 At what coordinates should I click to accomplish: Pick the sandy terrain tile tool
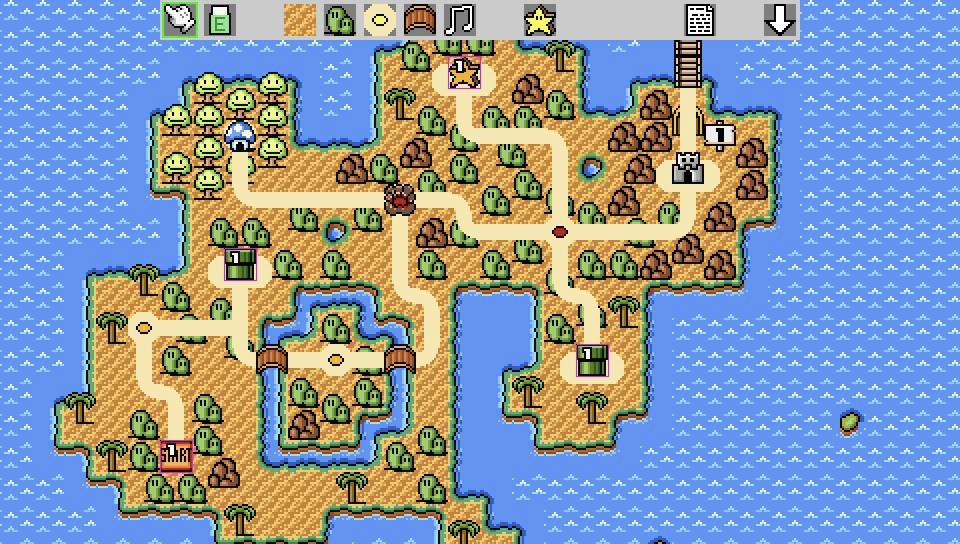coord(299,20)
